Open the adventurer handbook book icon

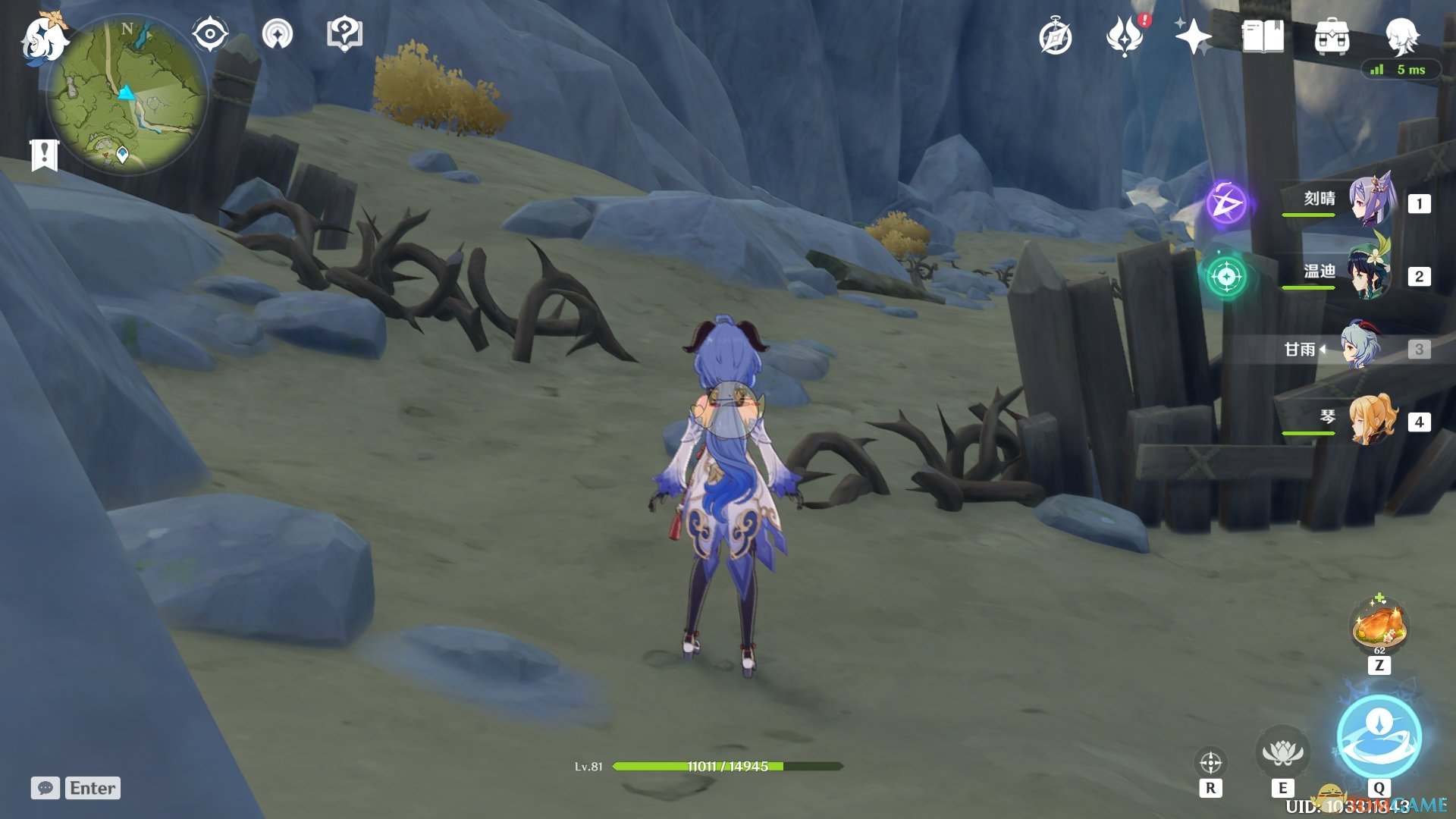(x=1263, y=36)
